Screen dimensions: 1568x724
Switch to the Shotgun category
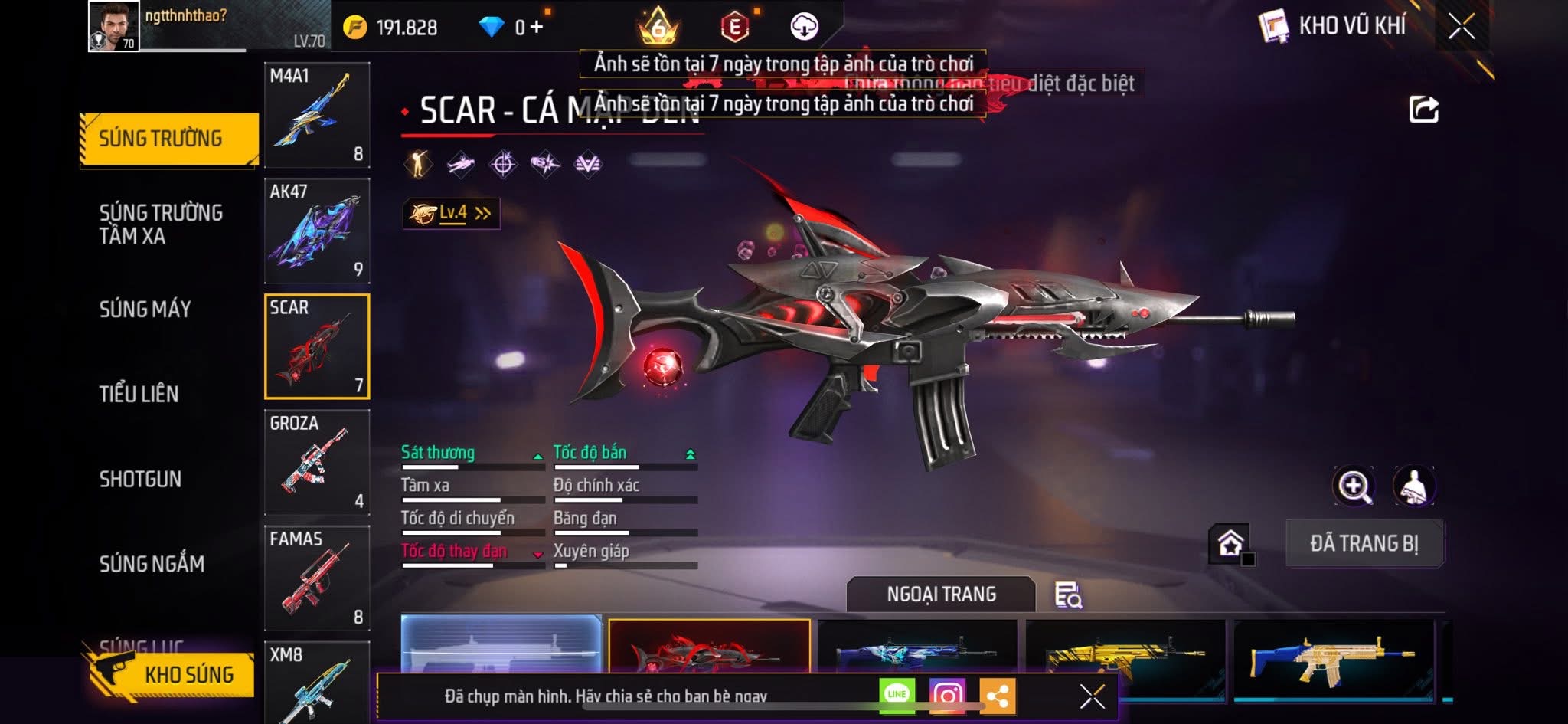pos(140,479)
